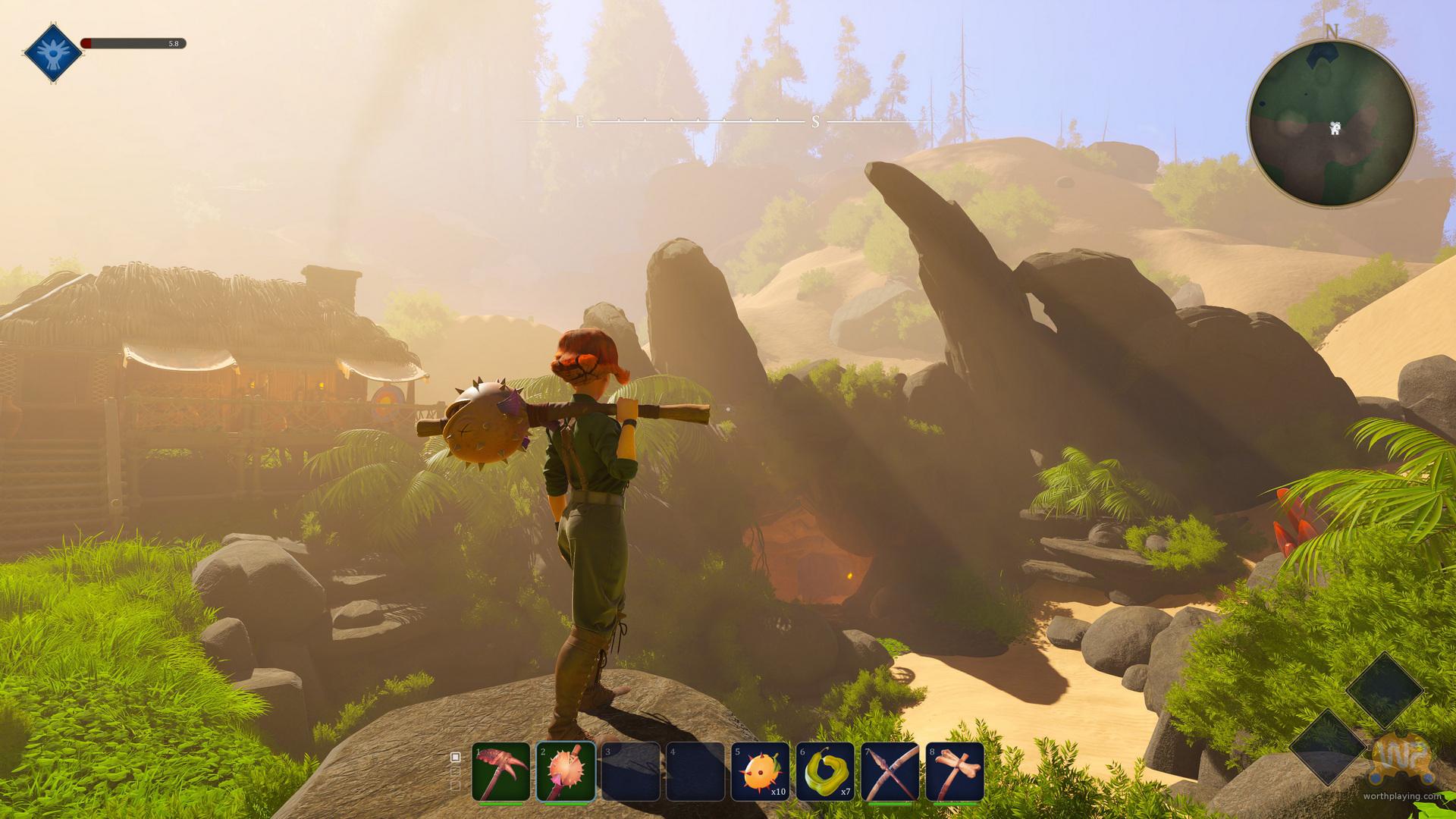Equip the bone hammer in slot 8

click(955, 771)
